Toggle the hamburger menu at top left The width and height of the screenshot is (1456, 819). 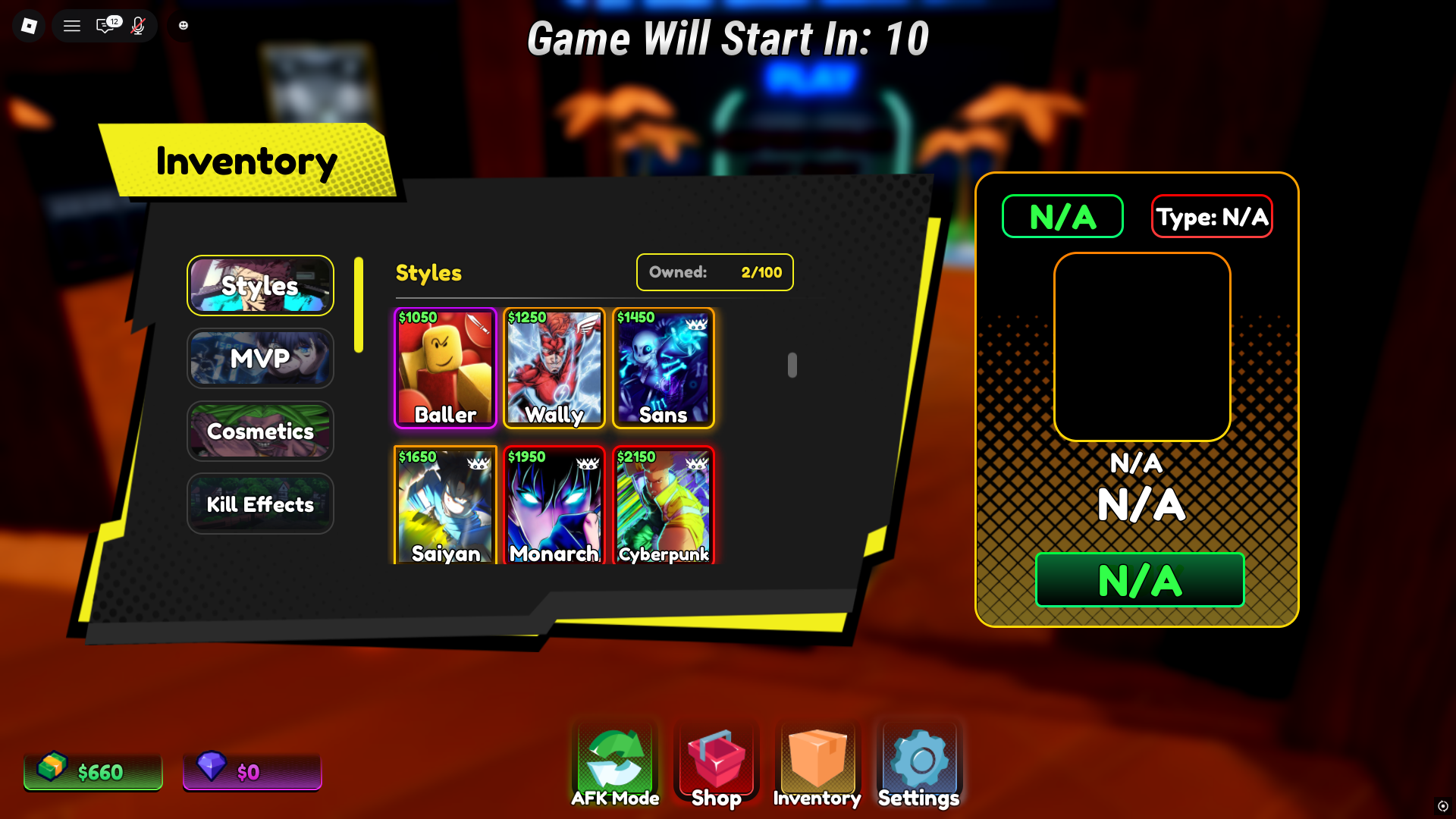[71, 25]
